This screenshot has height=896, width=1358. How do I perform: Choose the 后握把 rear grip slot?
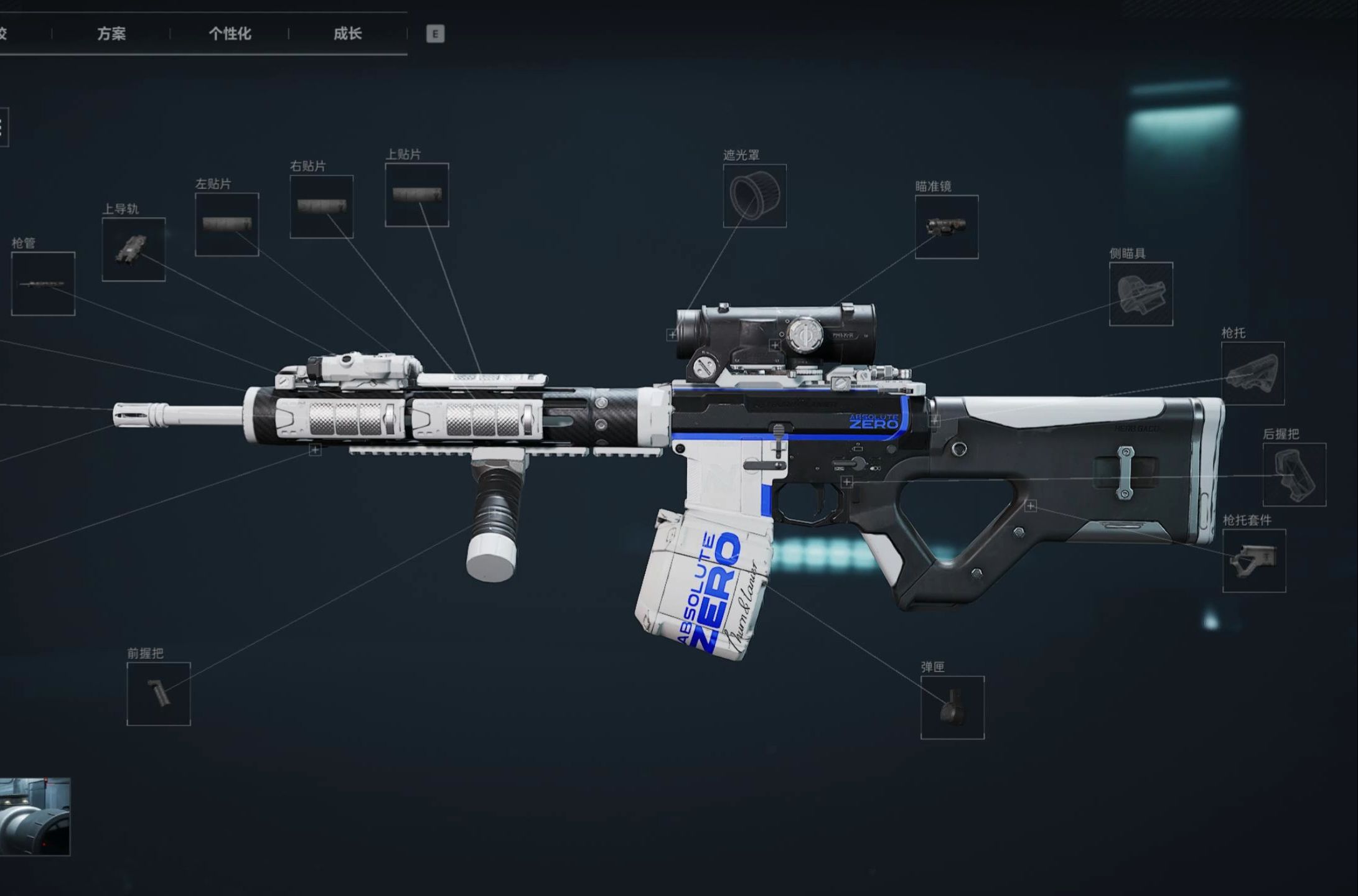point(1294,474)
